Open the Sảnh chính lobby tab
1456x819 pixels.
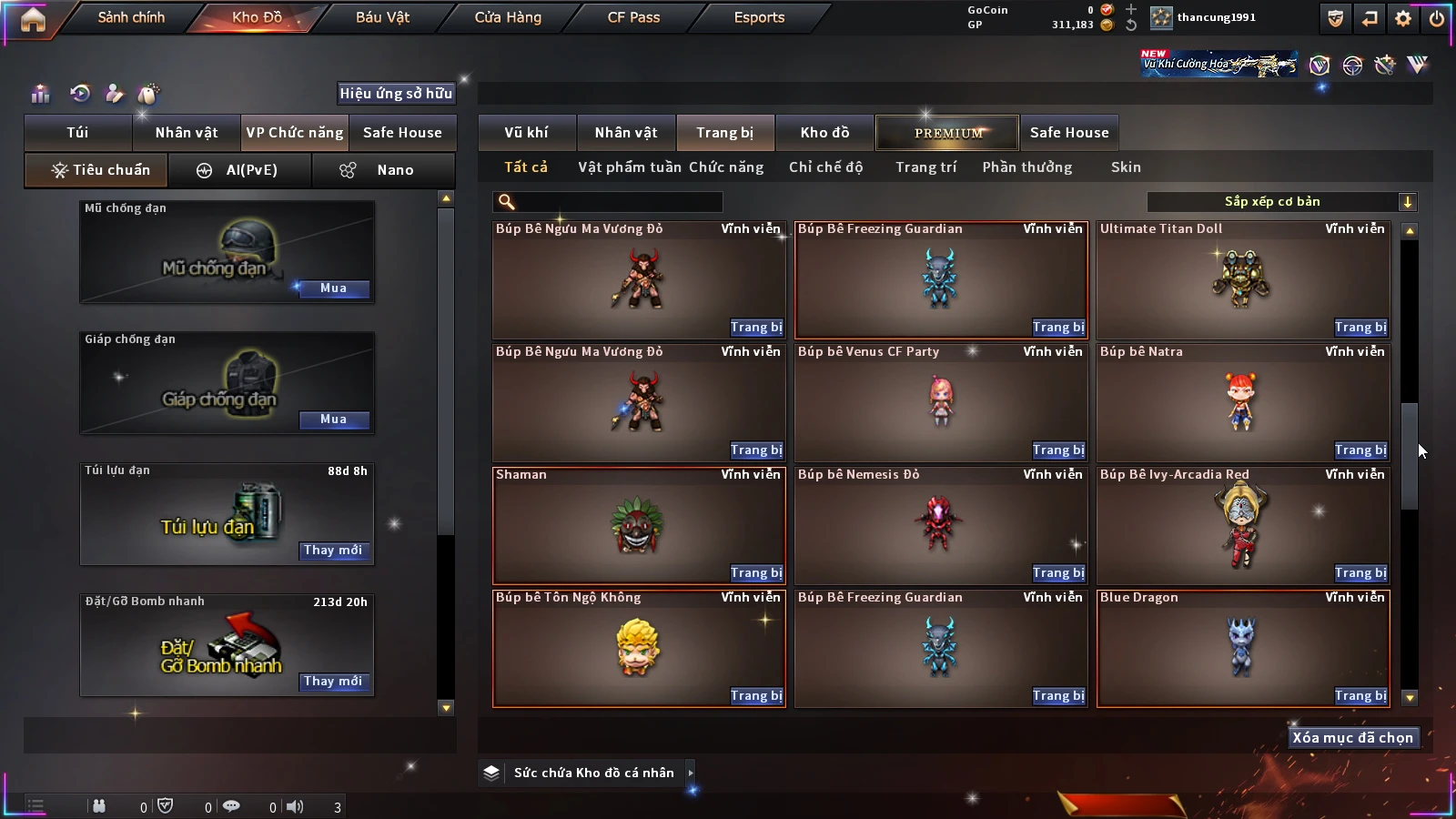coord(131,17)
